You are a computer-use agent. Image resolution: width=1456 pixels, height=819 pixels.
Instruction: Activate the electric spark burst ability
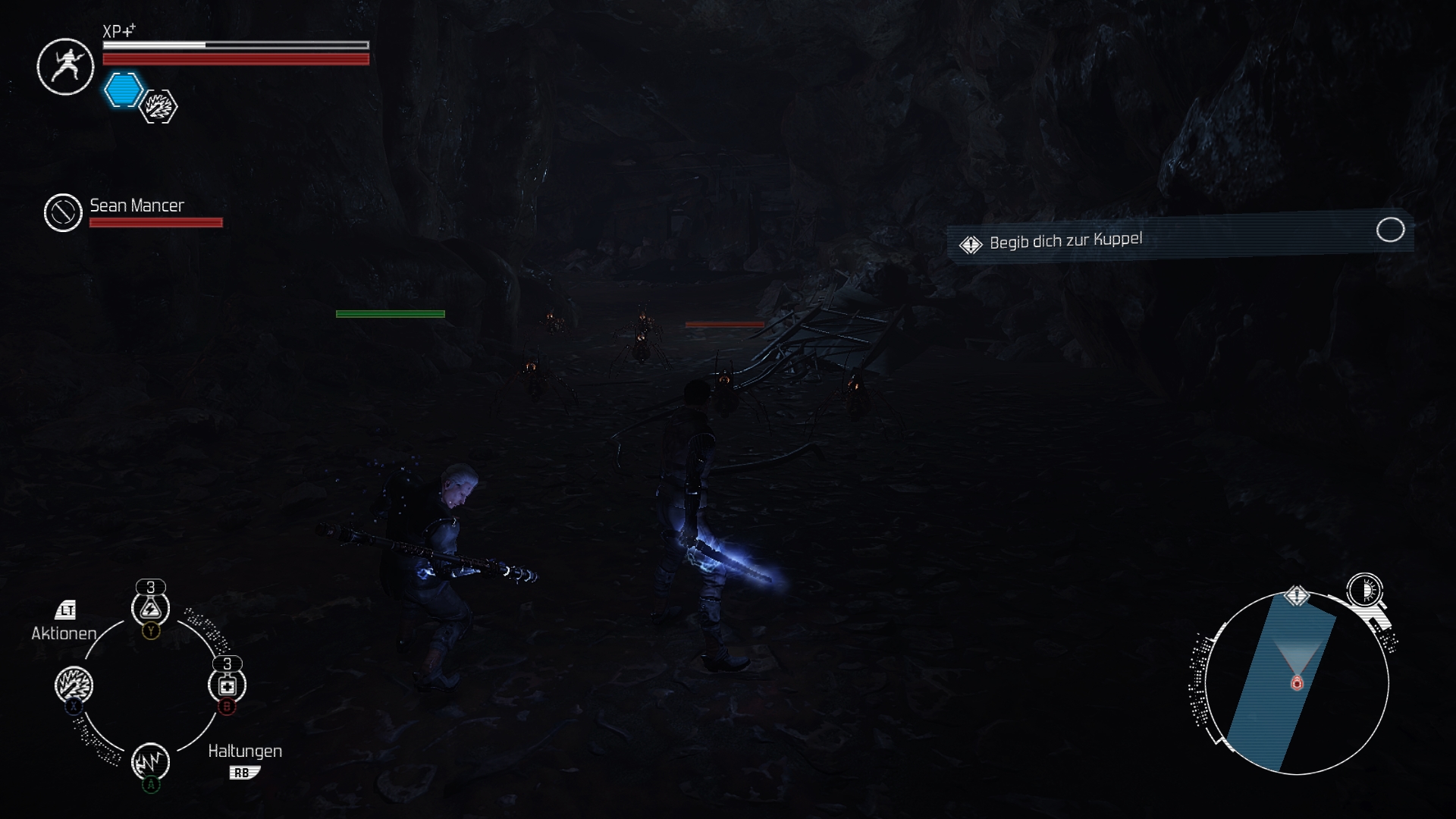(74, 686)
